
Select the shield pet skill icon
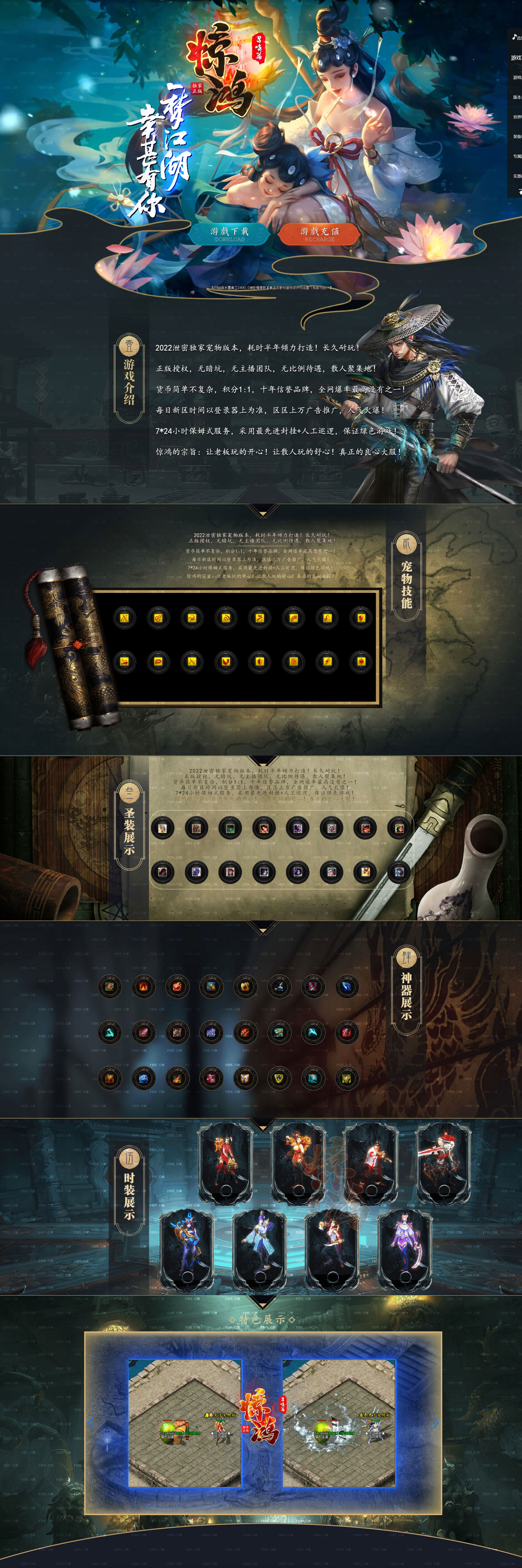[x=260, y=662]
